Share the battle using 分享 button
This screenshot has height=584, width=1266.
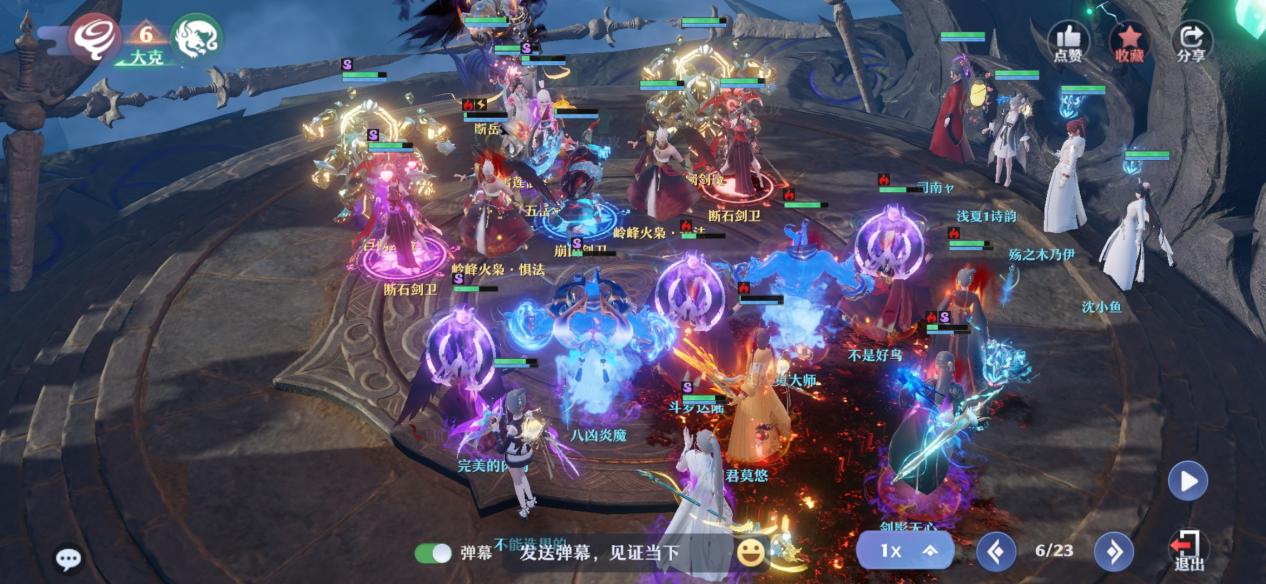(1191, 42)
